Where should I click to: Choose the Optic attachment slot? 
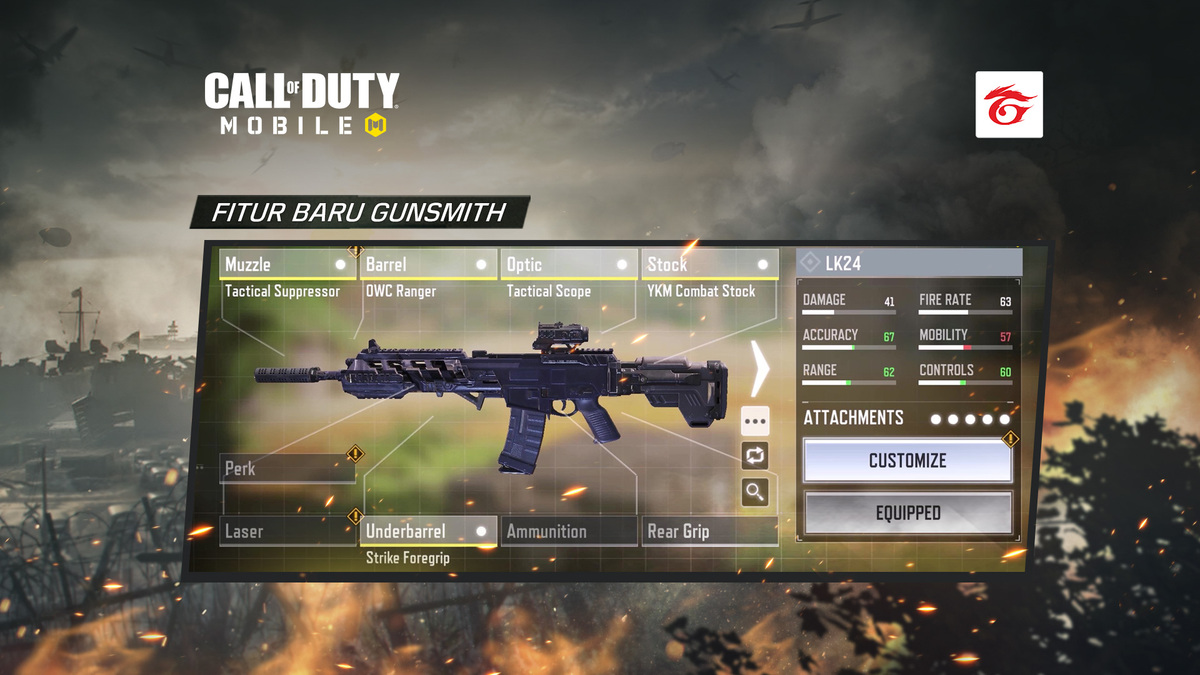point(569,265)
